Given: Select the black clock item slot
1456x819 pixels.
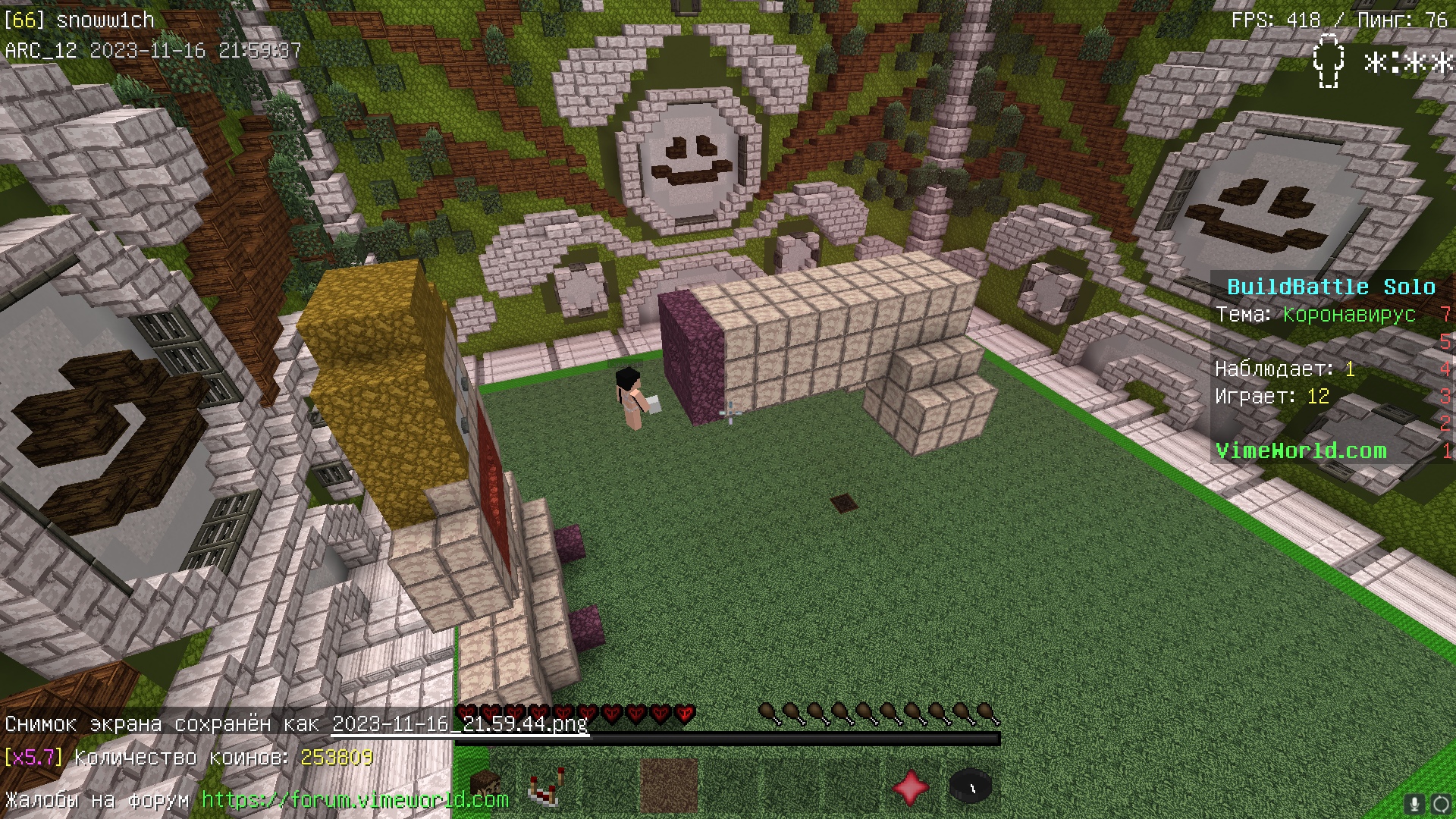Looking at the screenshot, I should [971, 786].
